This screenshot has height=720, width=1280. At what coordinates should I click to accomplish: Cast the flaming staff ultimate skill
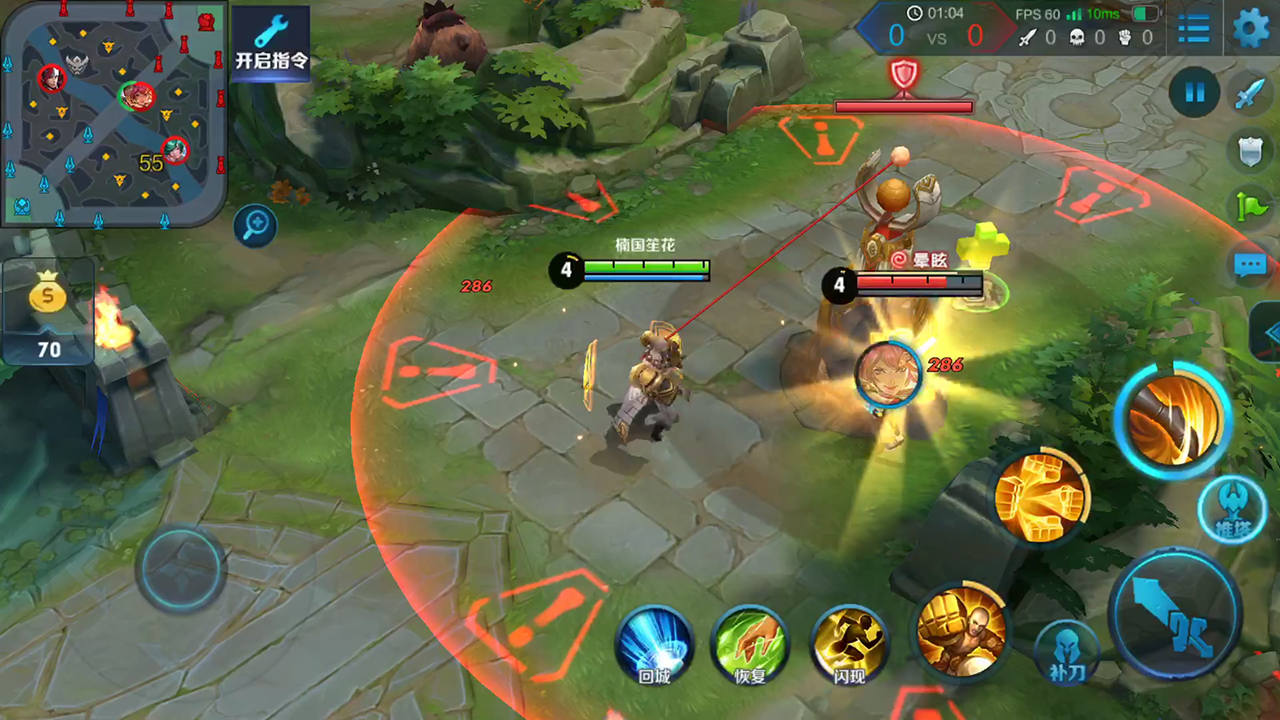pyautogui.click(x=1172, y=418)
